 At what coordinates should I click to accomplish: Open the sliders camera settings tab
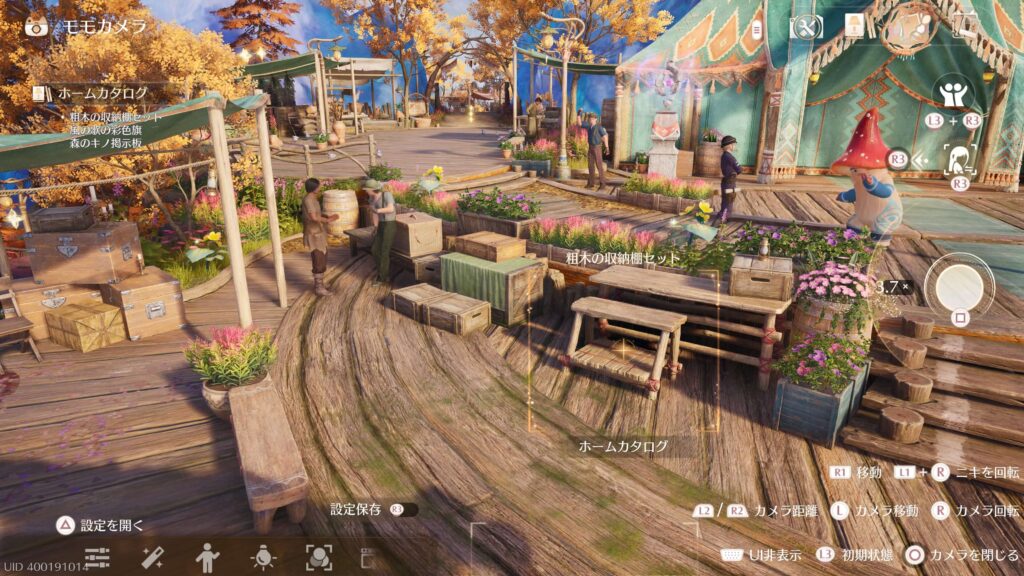click(x=97, y=557)
